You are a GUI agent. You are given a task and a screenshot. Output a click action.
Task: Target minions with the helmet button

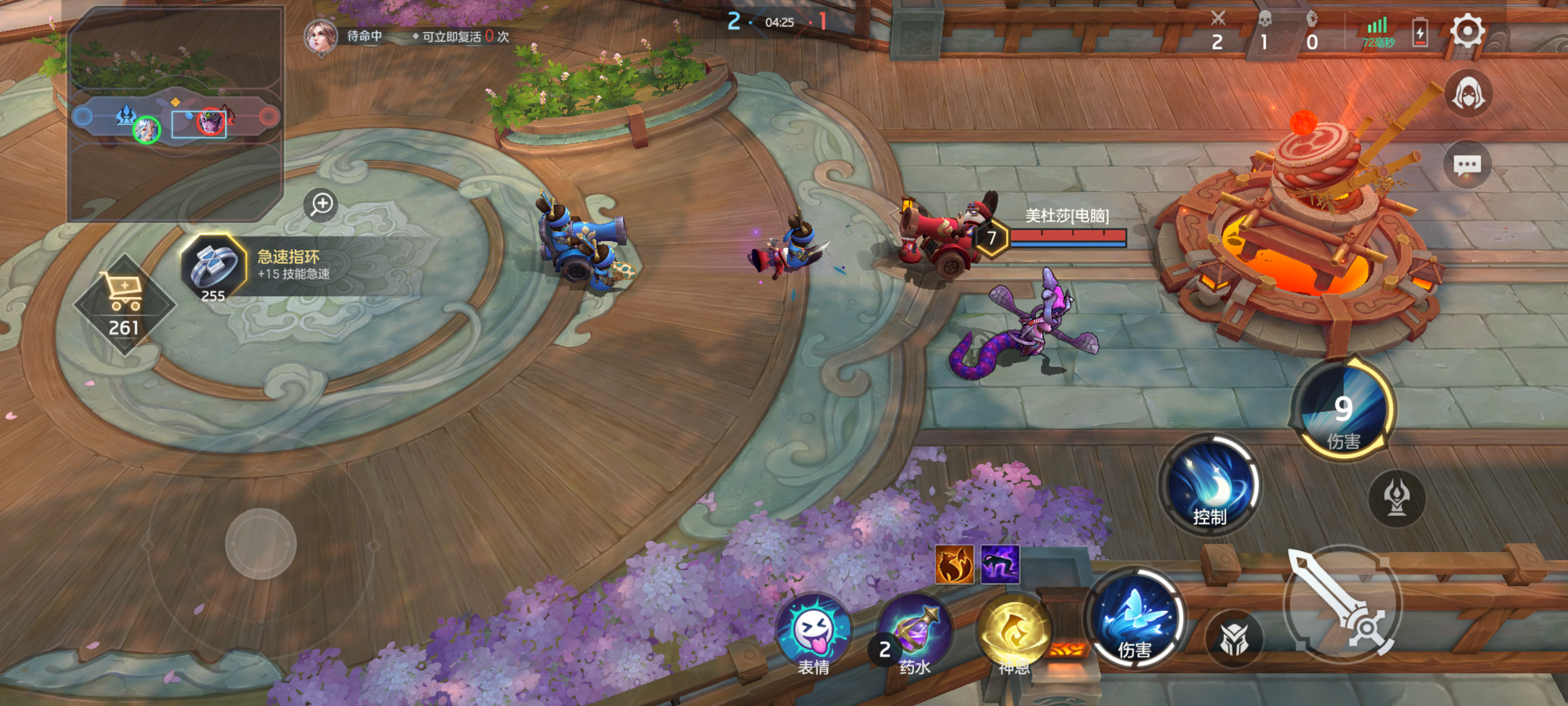coord(1234,638)
